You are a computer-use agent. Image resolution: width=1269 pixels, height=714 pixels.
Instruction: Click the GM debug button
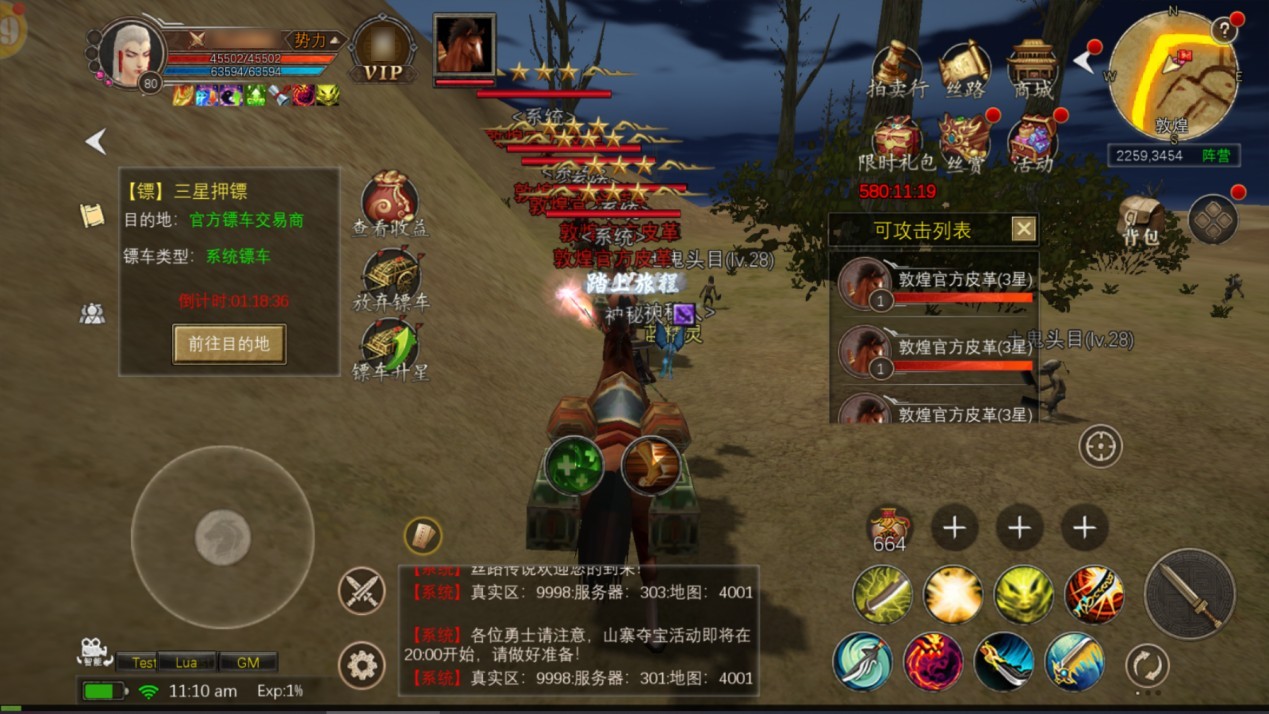[247, 662]
